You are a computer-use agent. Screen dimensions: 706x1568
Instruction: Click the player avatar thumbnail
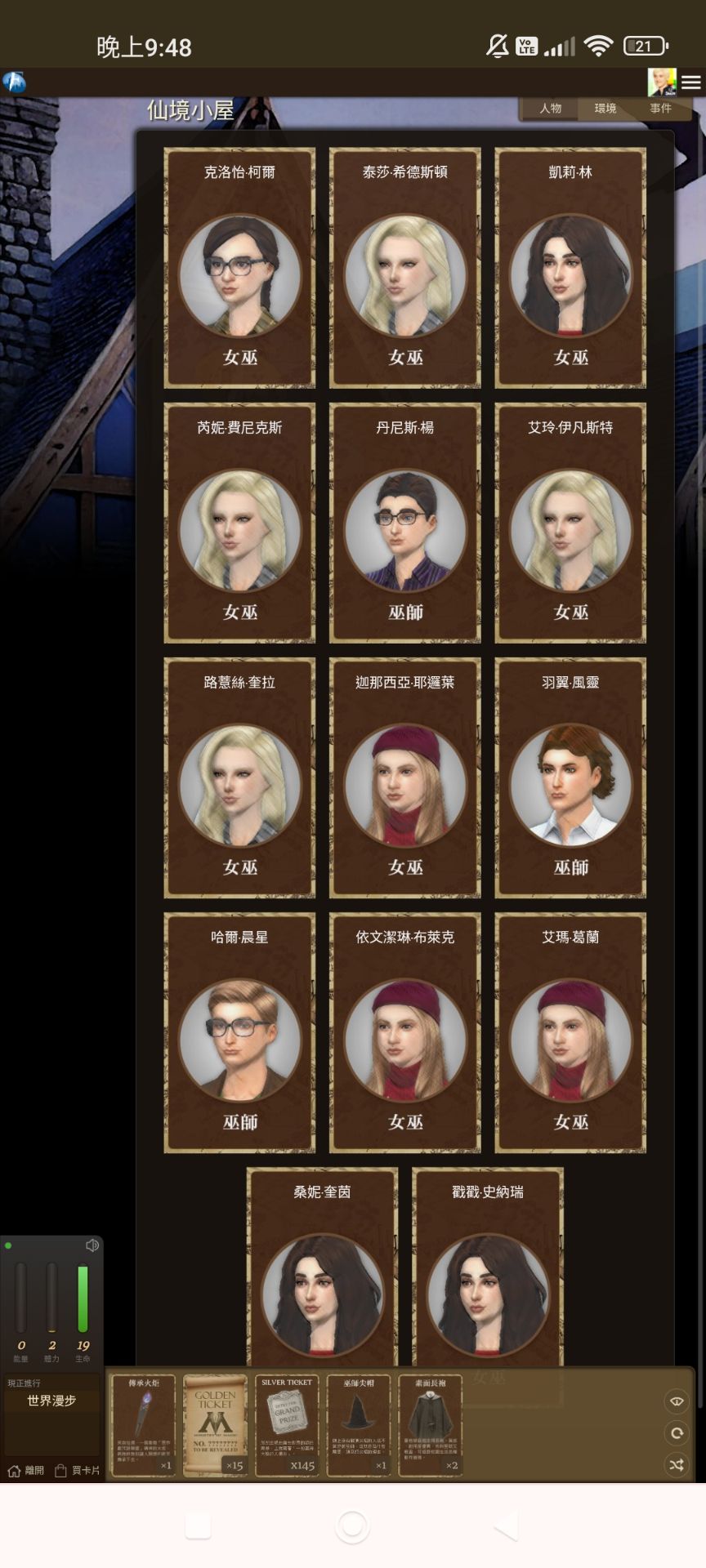661,82
